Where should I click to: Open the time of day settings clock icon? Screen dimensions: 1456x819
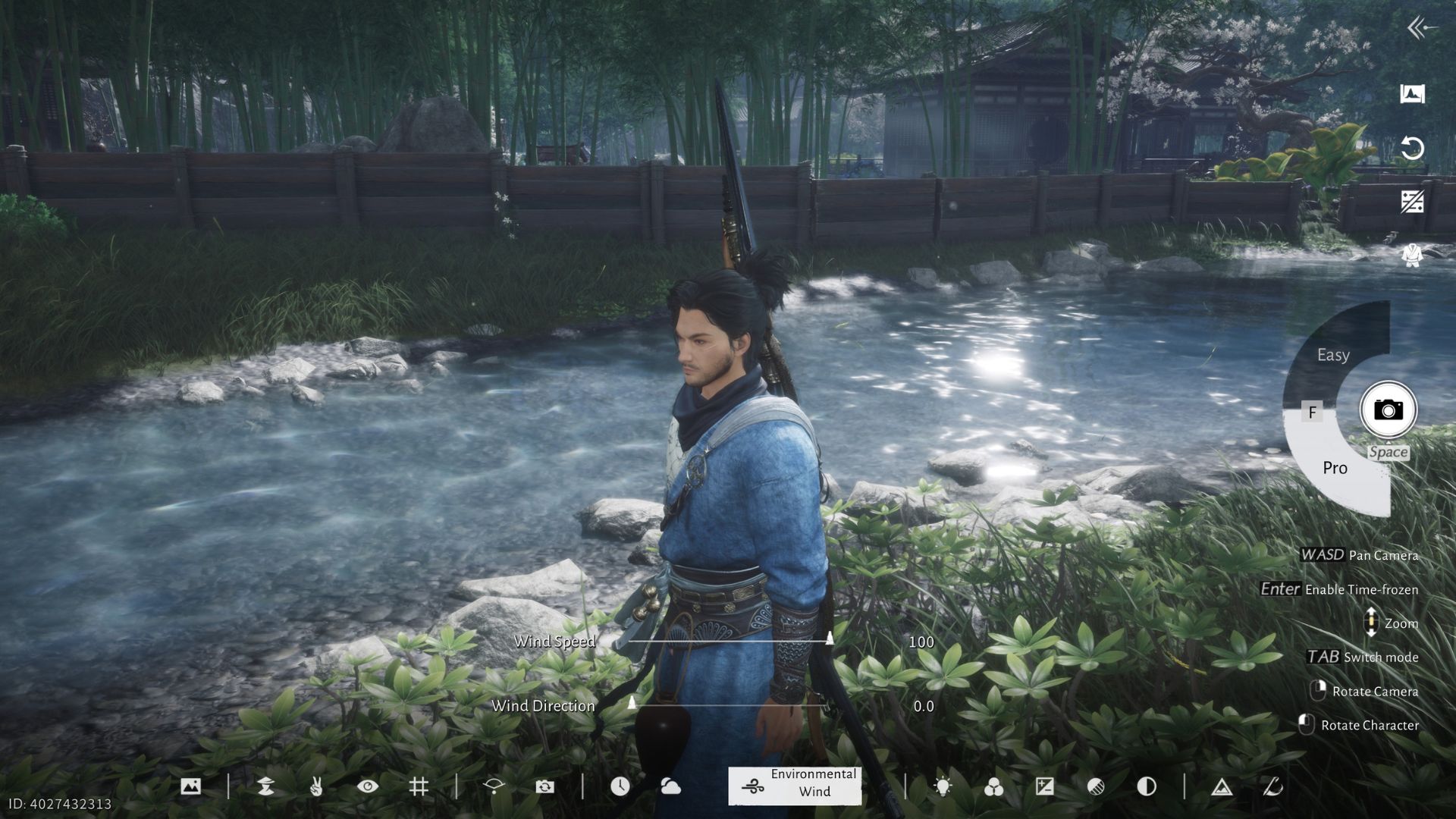(620, 786)
